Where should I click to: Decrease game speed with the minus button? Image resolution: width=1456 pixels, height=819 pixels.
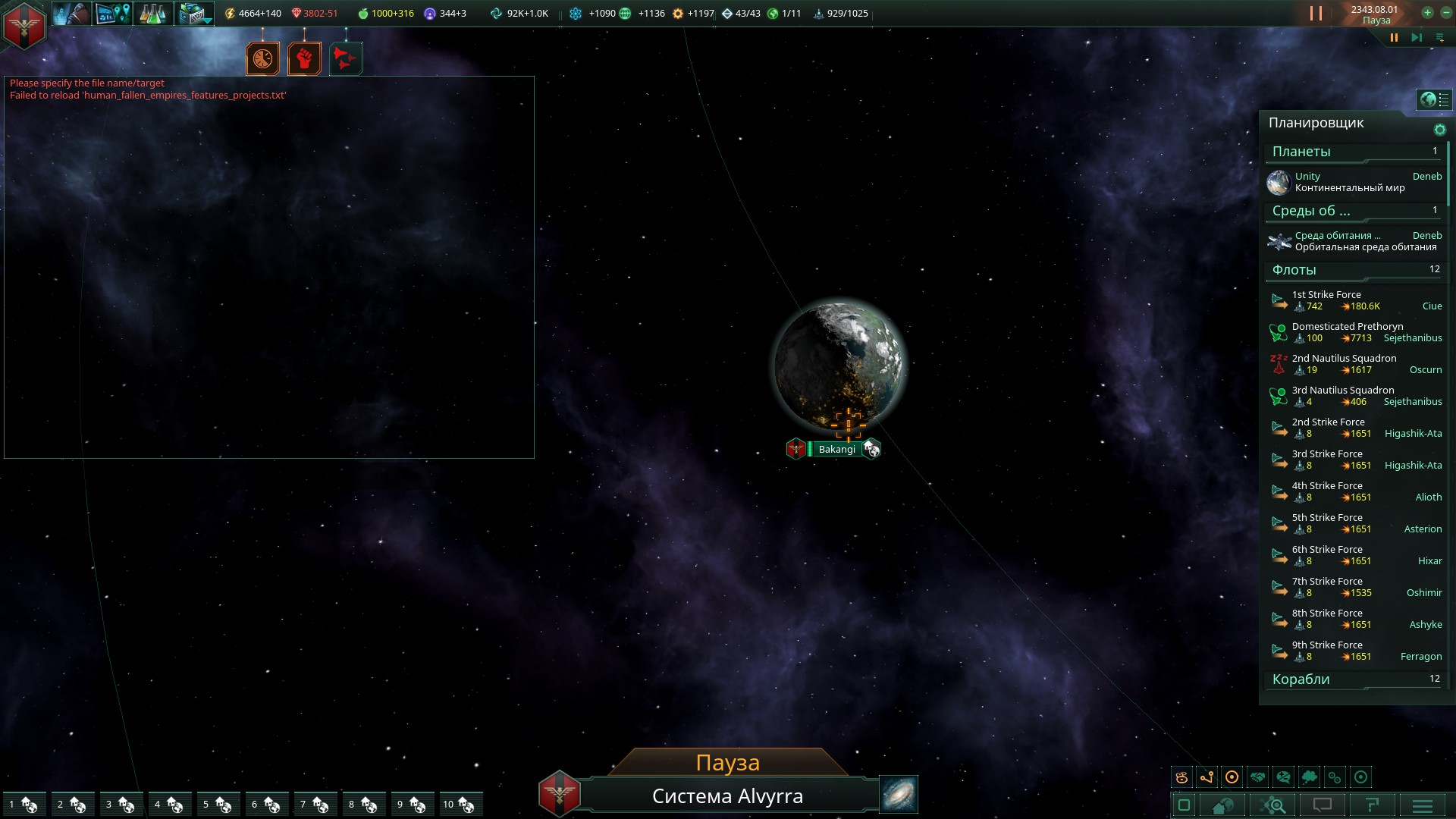click(1445, 13)
